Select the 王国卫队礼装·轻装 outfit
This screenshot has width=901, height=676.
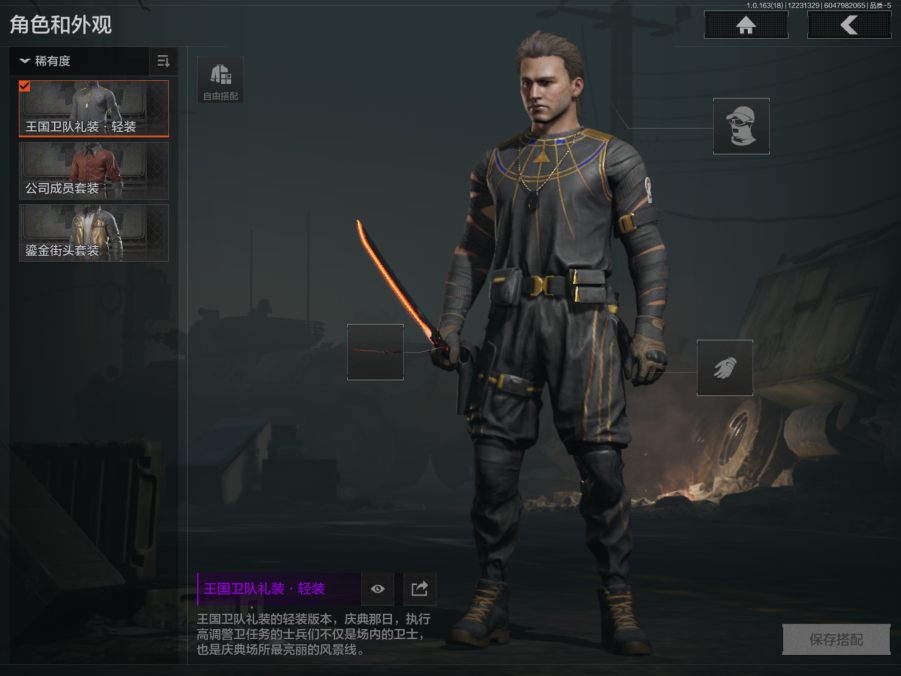pos(94,108)
